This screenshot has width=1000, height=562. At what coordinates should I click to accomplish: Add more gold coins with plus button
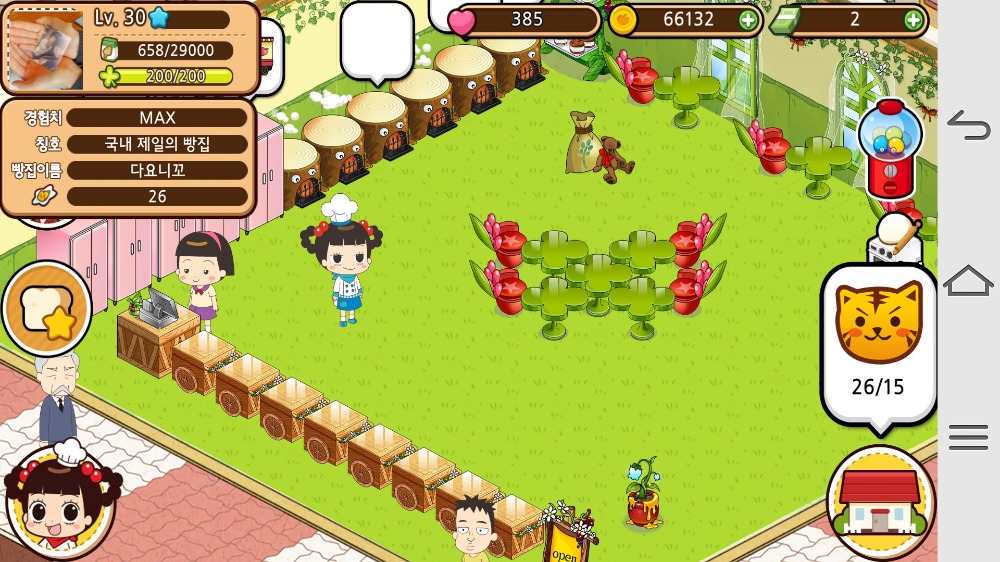tap(748, 19)
